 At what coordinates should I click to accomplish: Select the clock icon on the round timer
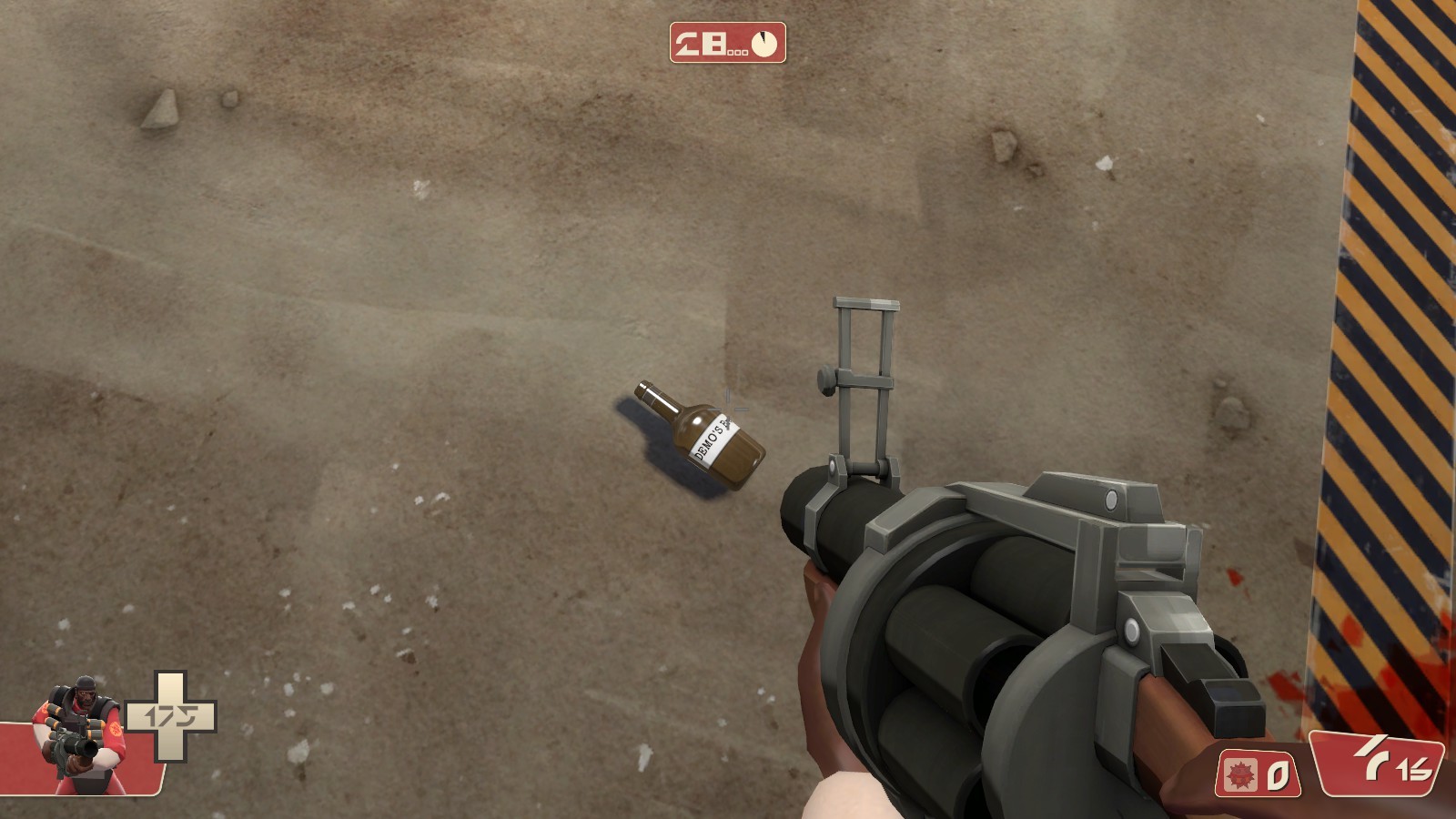point(765,42)
